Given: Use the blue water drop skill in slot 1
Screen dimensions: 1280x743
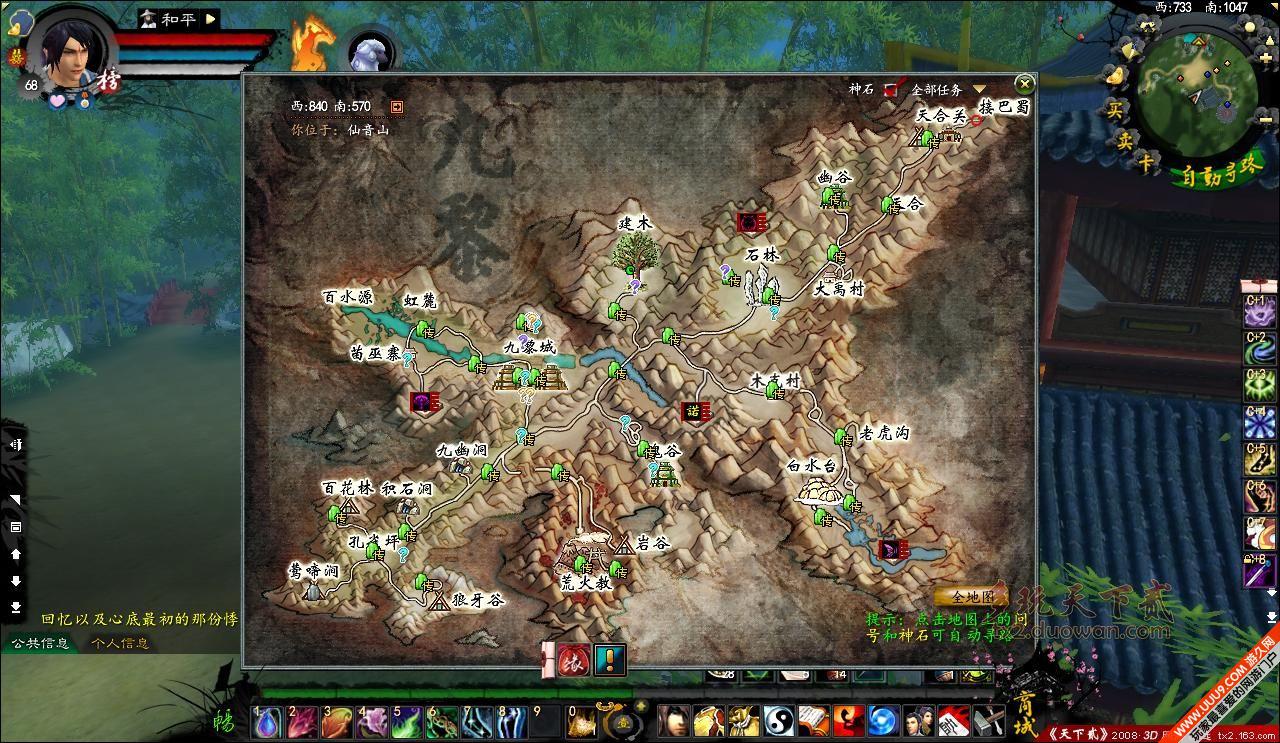Looking at the screenshot, I should 267,720.
